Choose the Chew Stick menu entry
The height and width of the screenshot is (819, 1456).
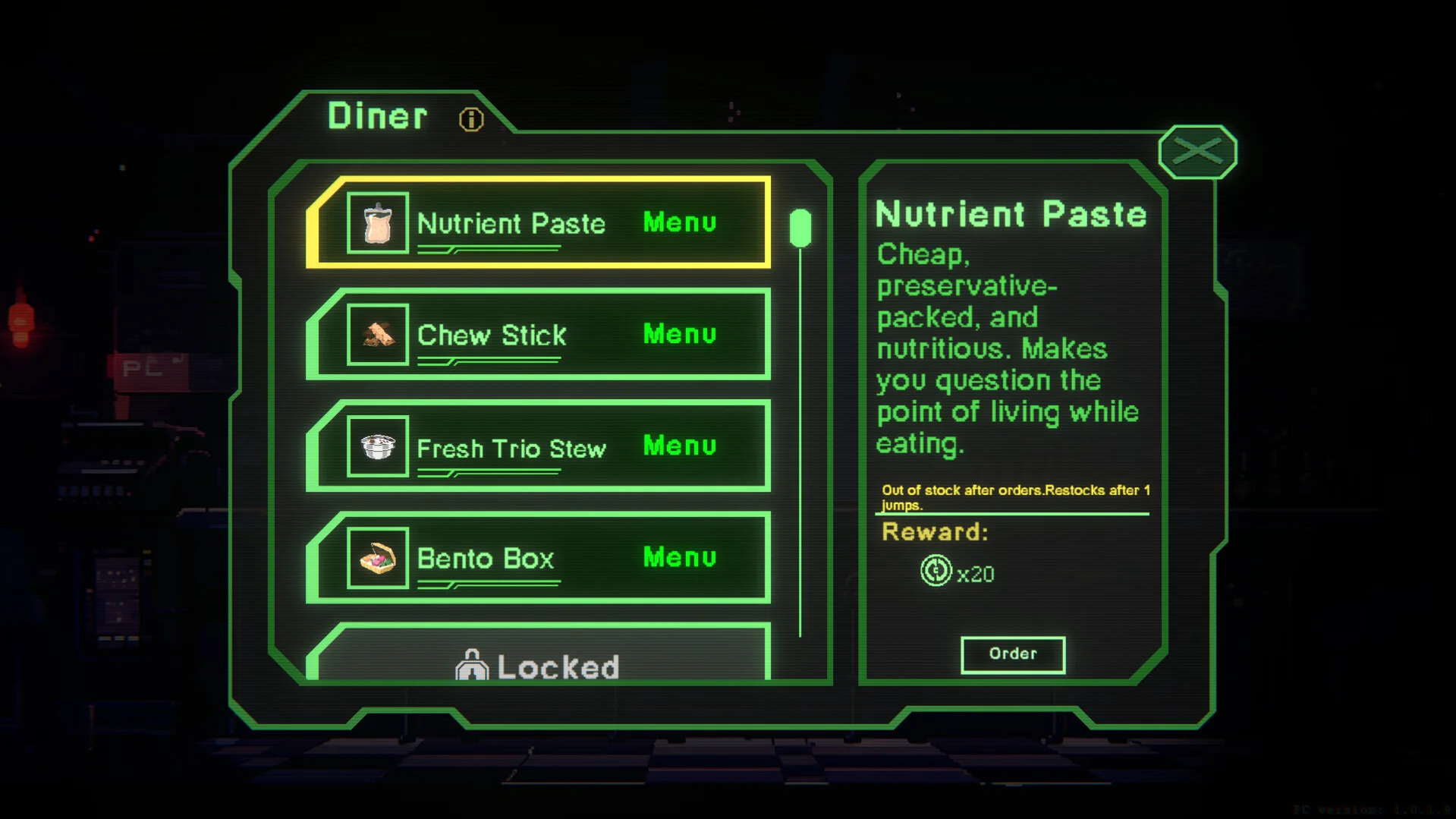pos(539,335)
